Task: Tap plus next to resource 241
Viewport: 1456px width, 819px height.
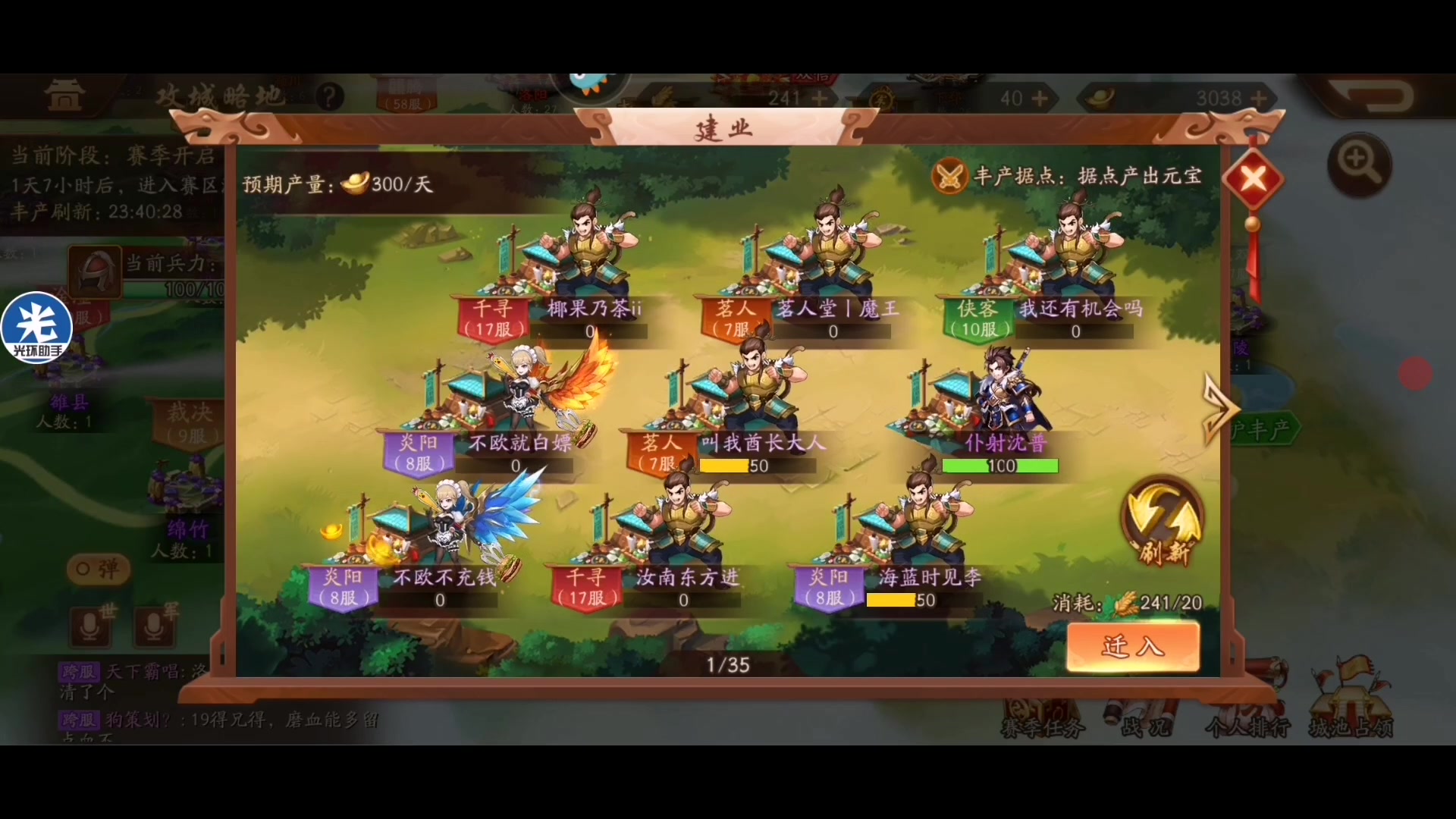Action: tap(820, 98)
